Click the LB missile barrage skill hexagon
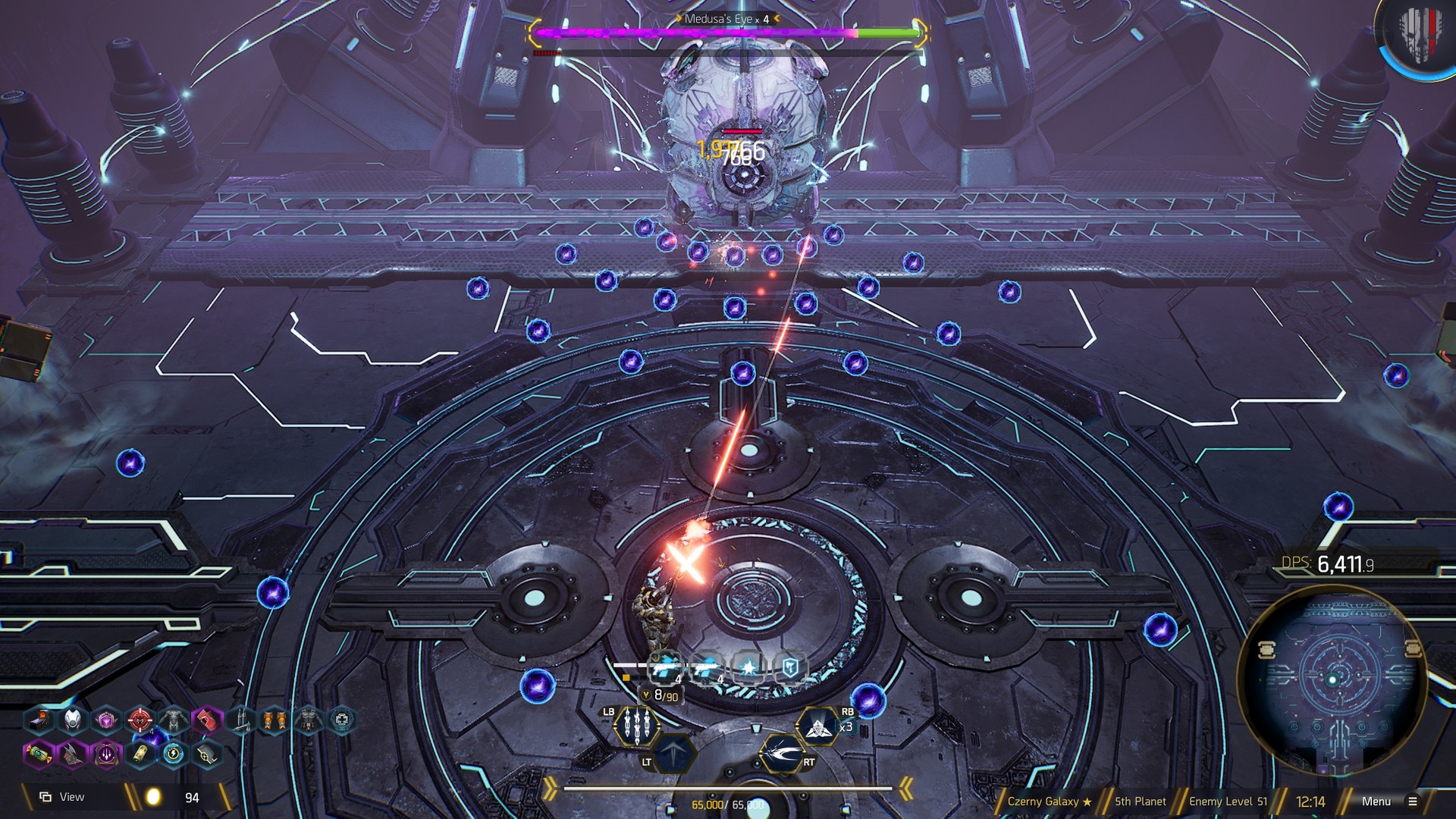Viewport: 1456px width, 819px height. coord(636,726)
